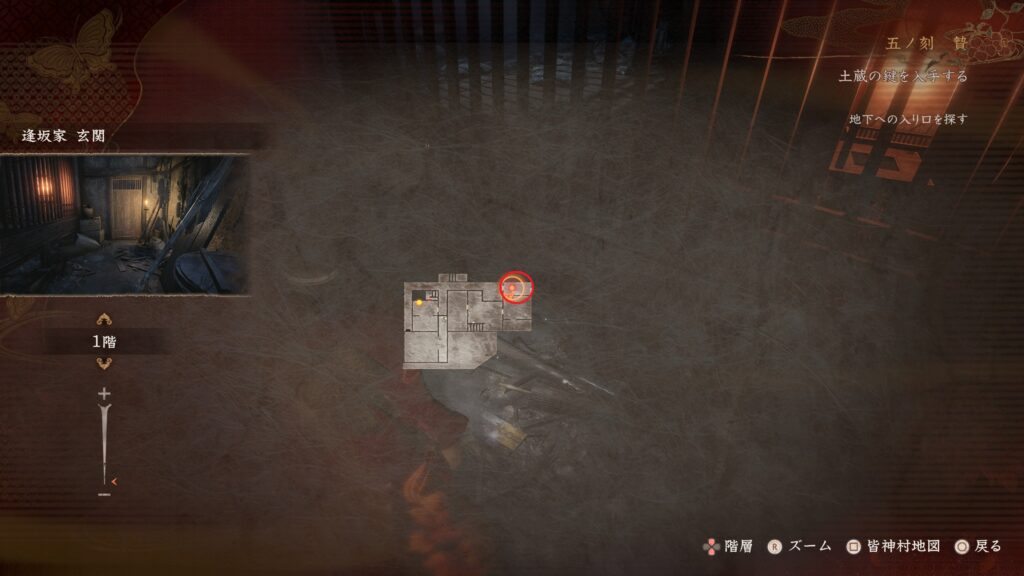Select the 階層 floor option
Image resolution: width=1024 pixels, height=576 pixels.
click(x=726, y=546)
